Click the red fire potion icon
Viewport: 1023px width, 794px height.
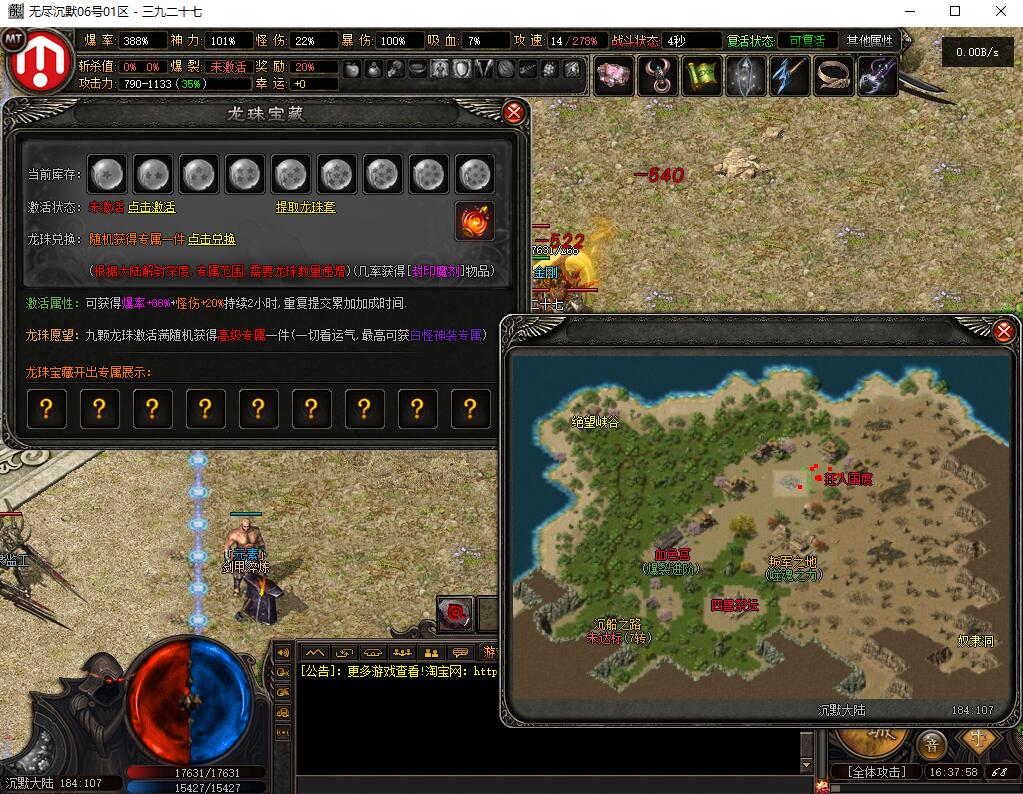[475, 220]
